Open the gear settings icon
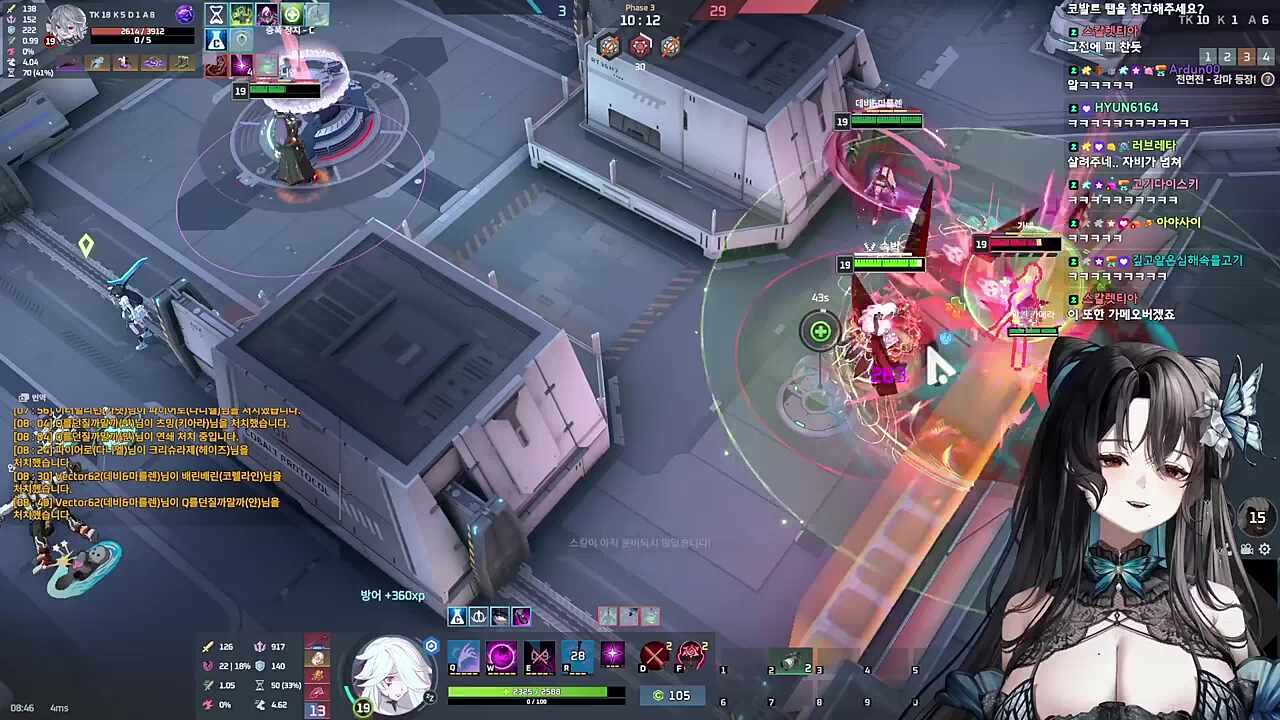This screenshot has width=1280, height=720. click(x=1265, y=549)
